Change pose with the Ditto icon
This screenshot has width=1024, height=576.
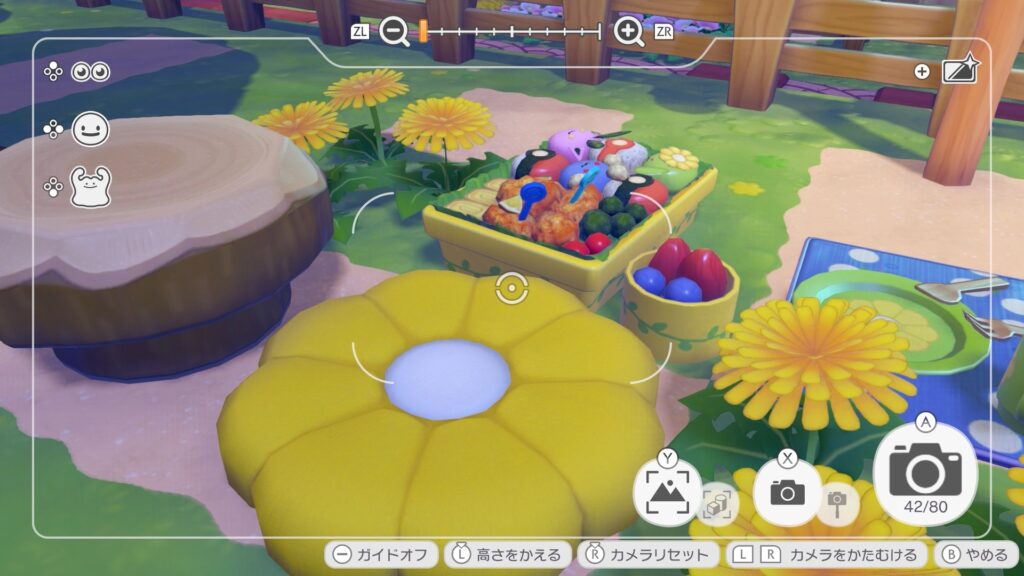[90, 186]
